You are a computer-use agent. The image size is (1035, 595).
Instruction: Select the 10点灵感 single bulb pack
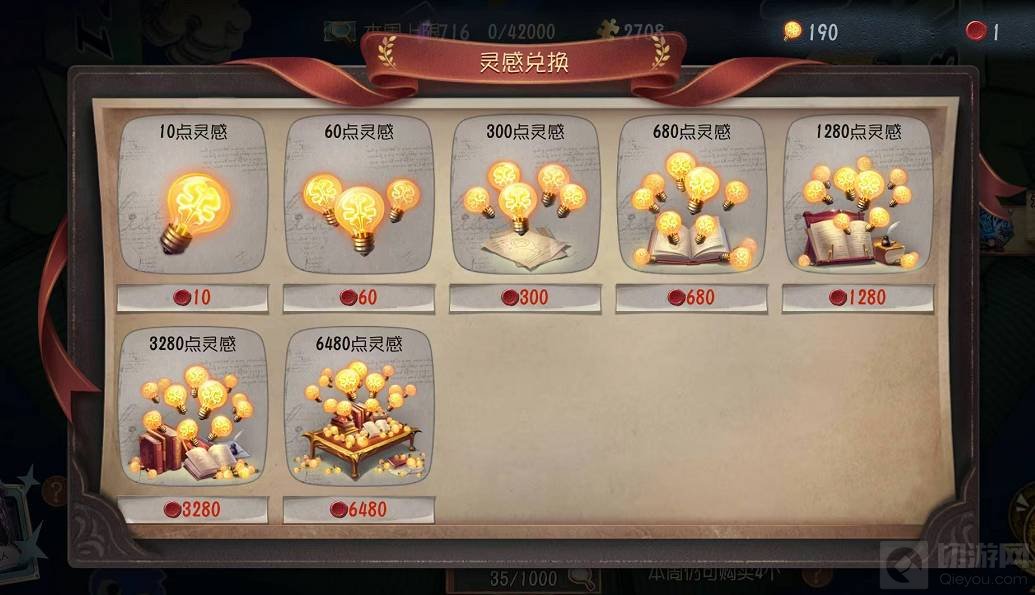[x=193, y=200]
